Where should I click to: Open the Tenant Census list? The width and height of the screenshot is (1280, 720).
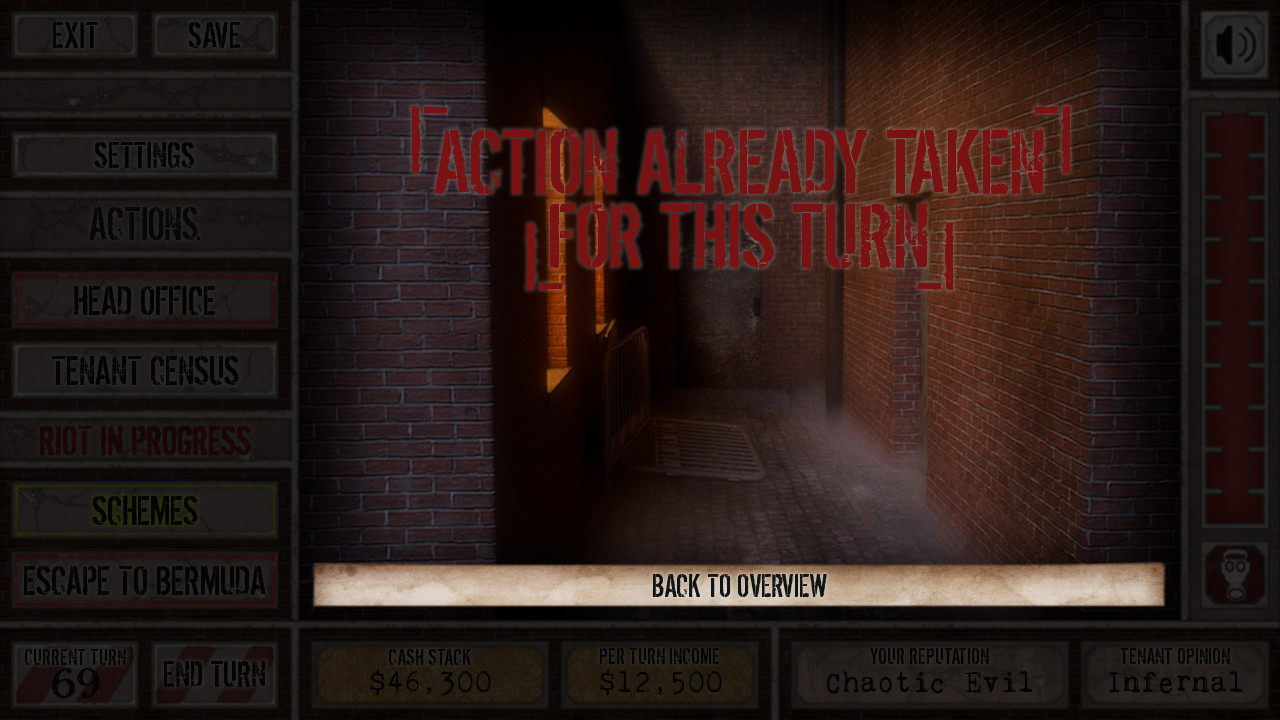click(x=145, y=369)
